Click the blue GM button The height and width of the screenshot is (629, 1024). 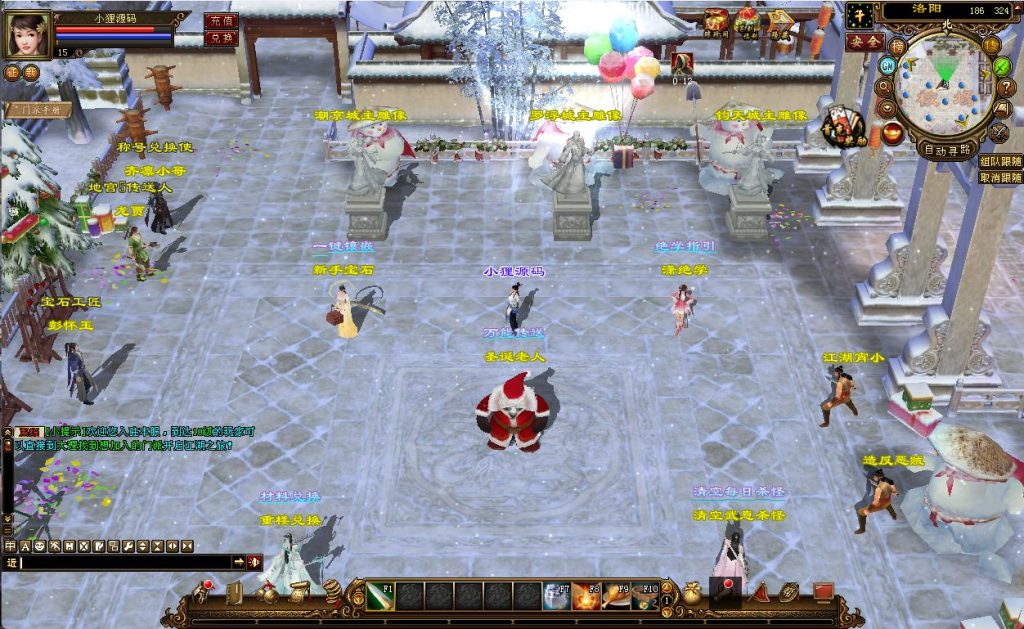pyautogui.click(x=886, y=66)
